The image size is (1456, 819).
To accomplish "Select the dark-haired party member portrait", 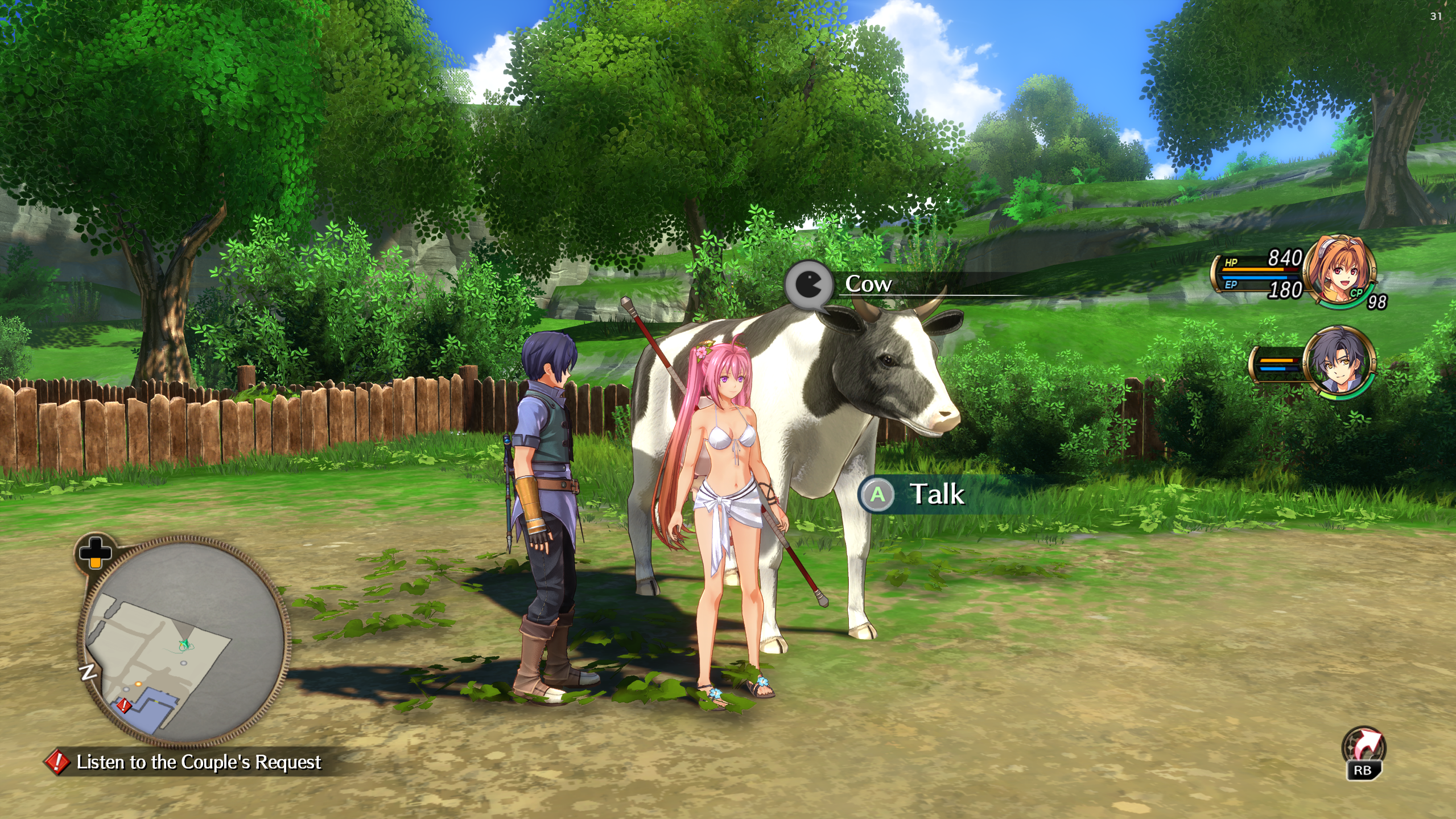I will (x=1339, y=361).
